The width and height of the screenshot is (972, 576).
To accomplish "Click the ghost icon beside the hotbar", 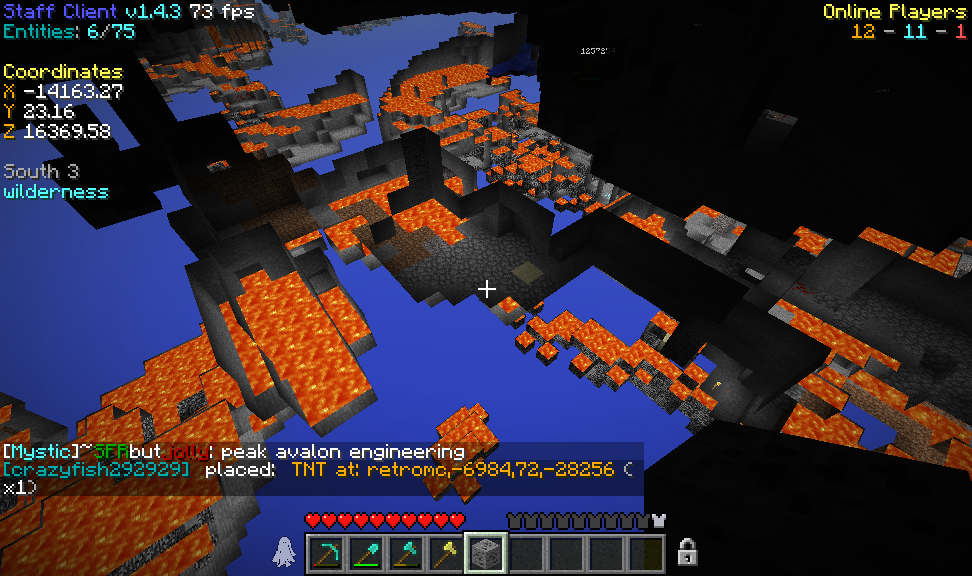I will (x=284, y=551).
